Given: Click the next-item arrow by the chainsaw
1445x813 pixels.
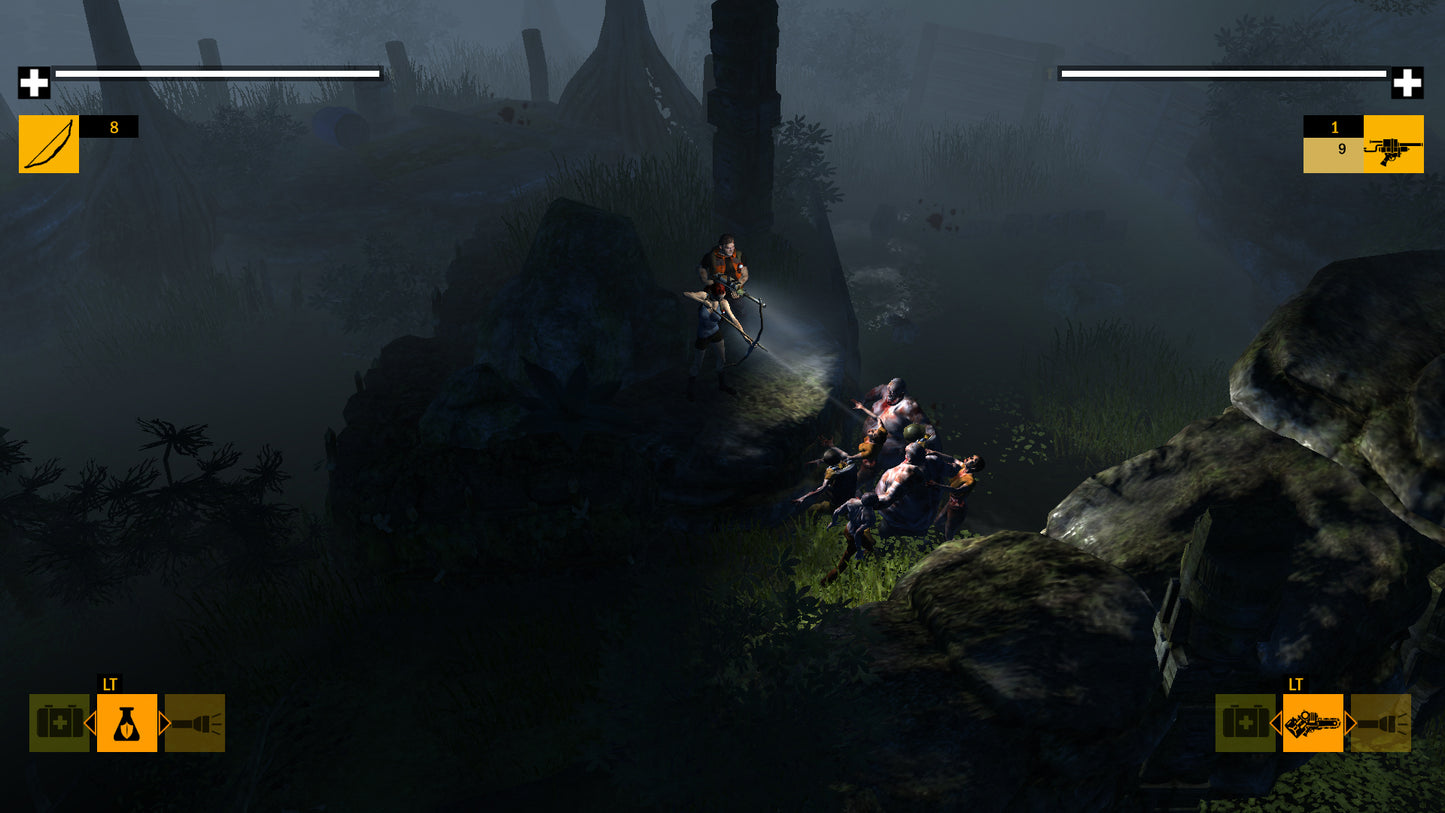Looking at the screenshot, I should click(x=1350, y=723).
